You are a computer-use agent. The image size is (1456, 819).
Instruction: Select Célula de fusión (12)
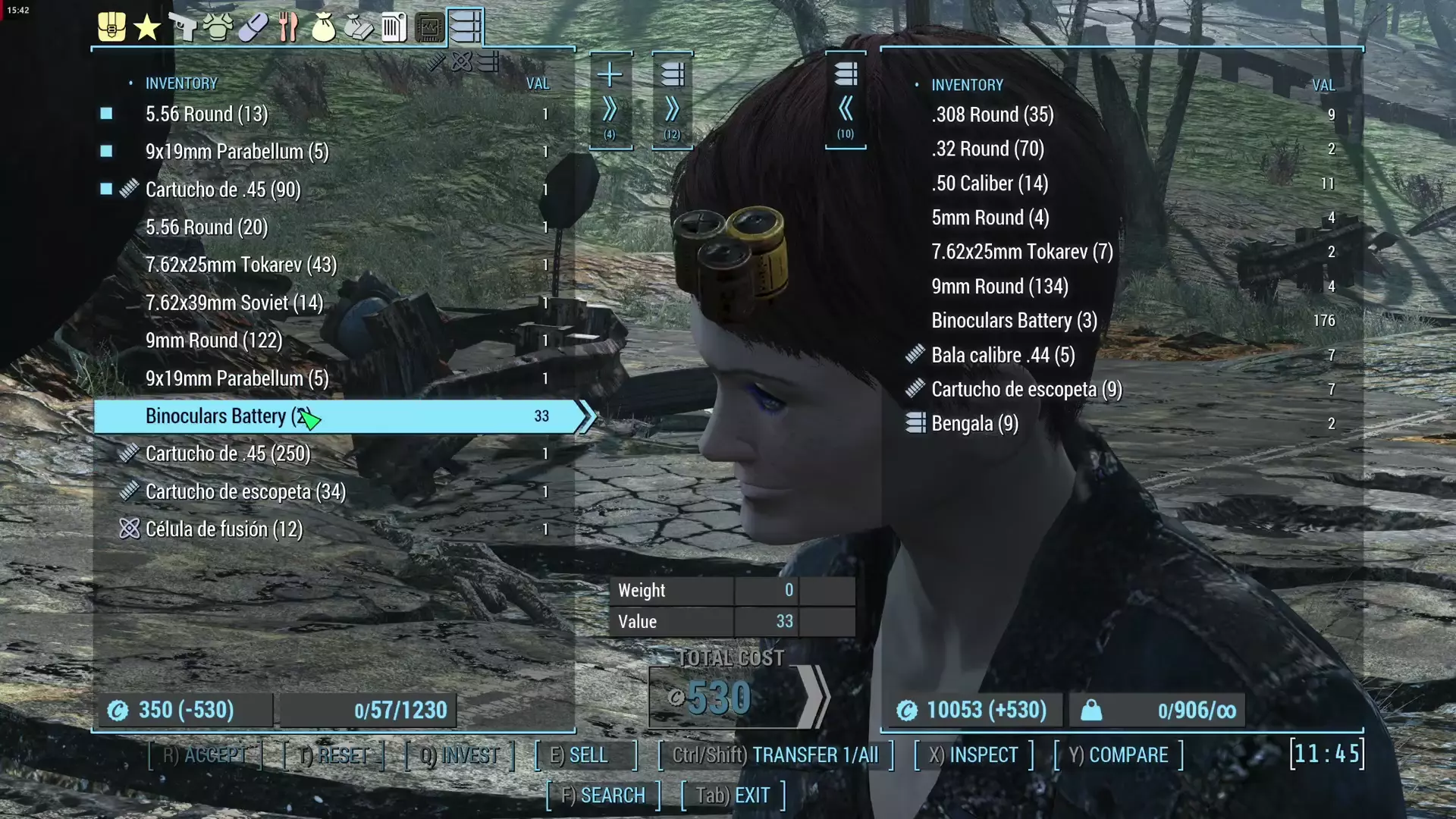click(224, 529)
